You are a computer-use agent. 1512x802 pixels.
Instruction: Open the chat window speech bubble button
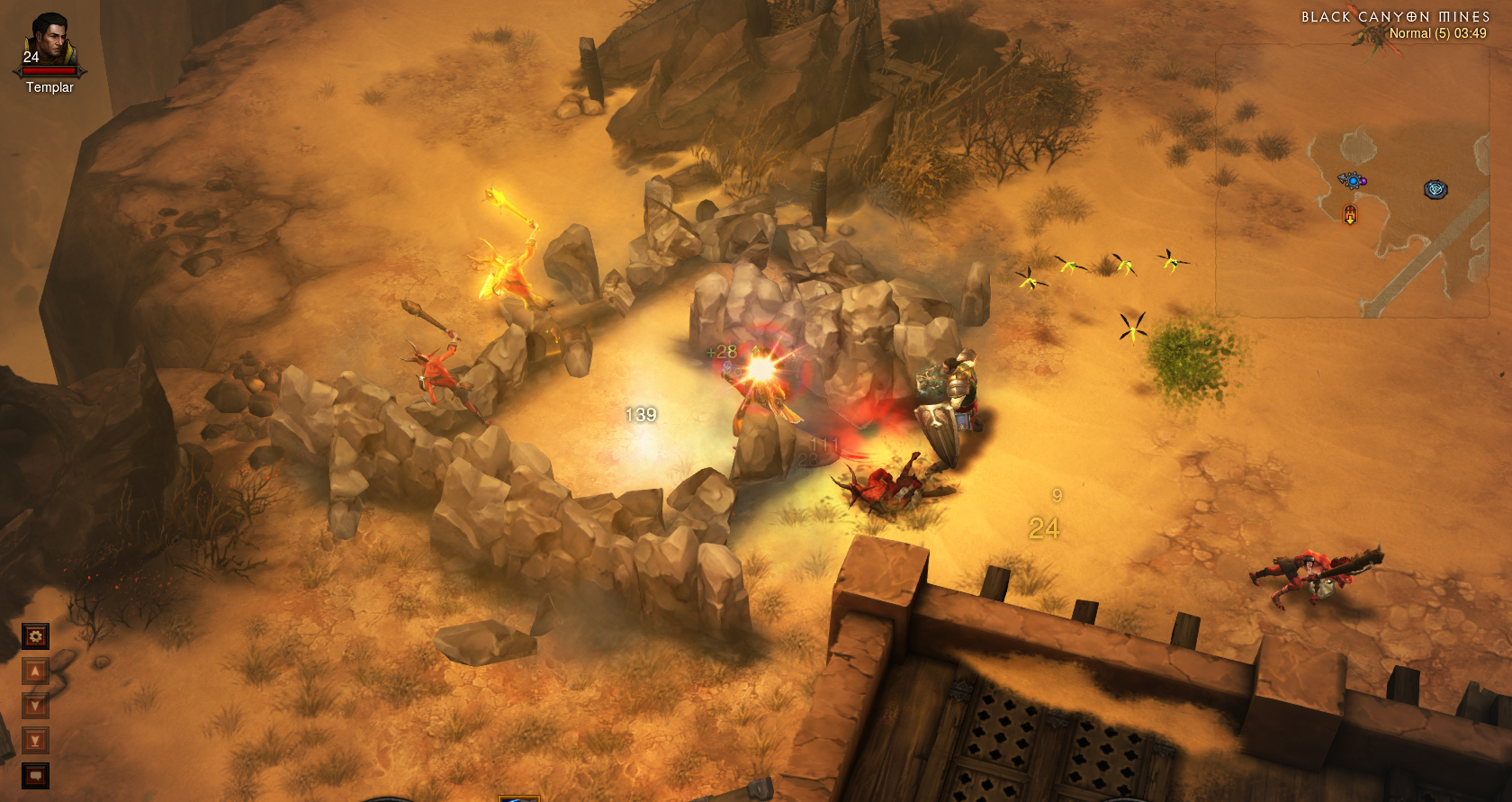point(35,775)
